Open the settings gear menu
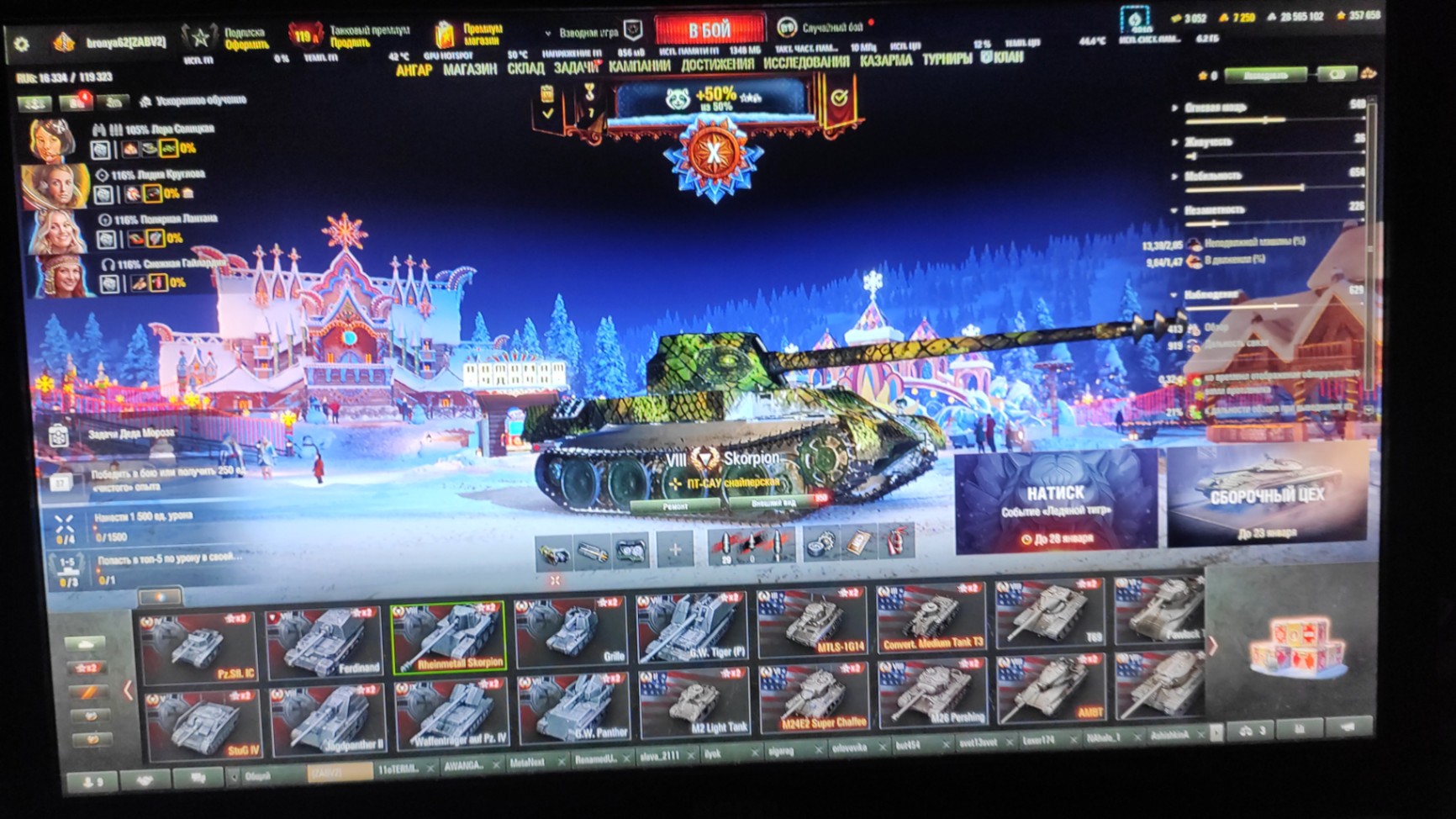 22,44
